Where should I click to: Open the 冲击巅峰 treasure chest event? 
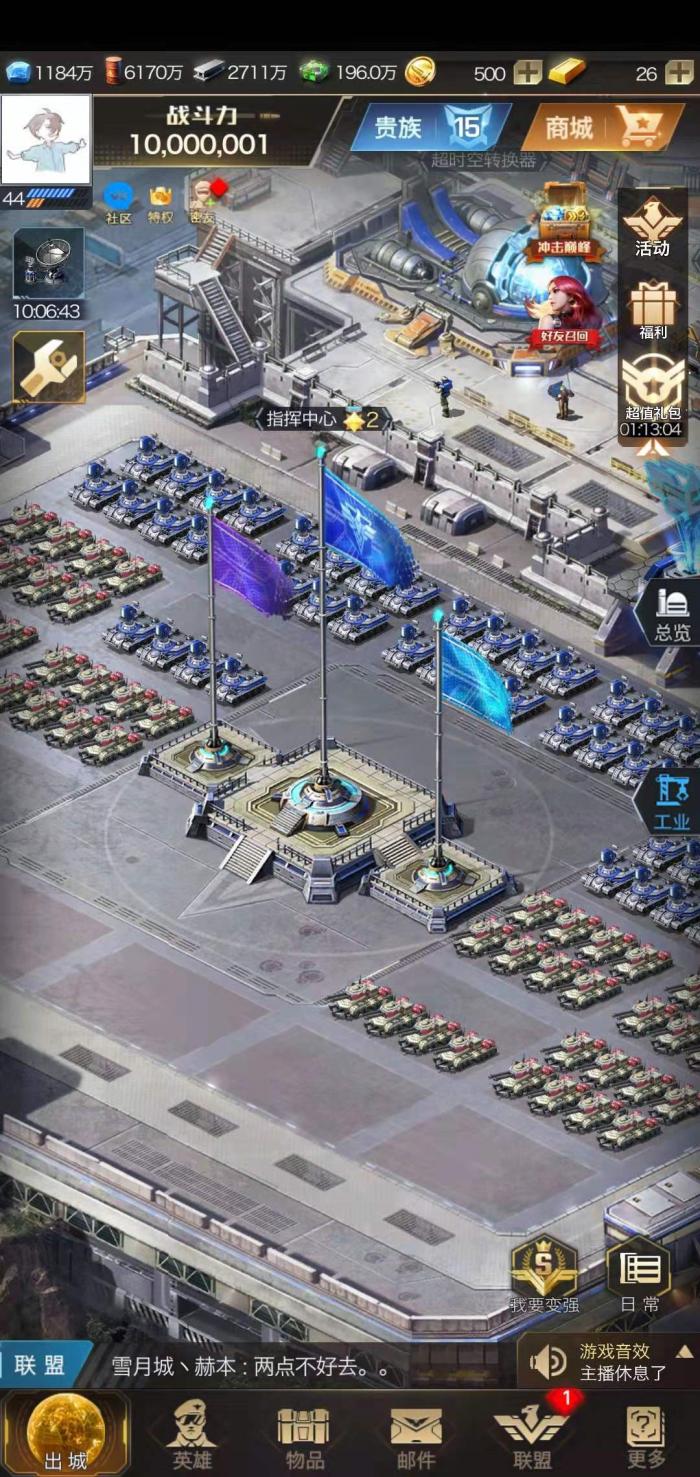coord(565,222)
